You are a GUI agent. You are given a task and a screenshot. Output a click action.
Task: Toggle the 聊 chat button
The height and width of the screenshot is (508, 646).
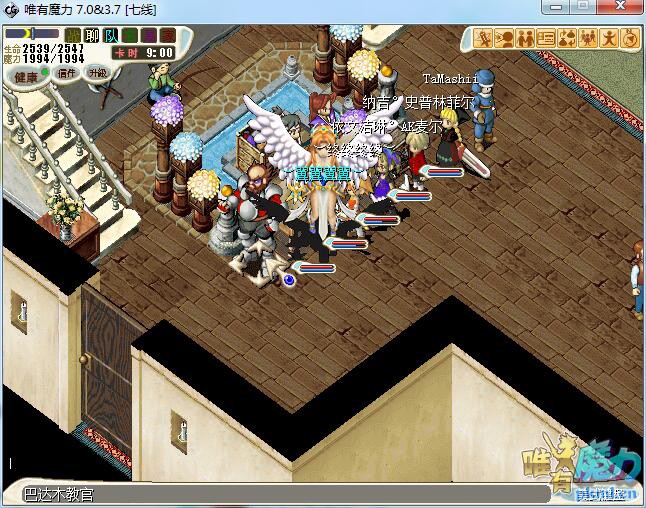click(x=93, y=36)
